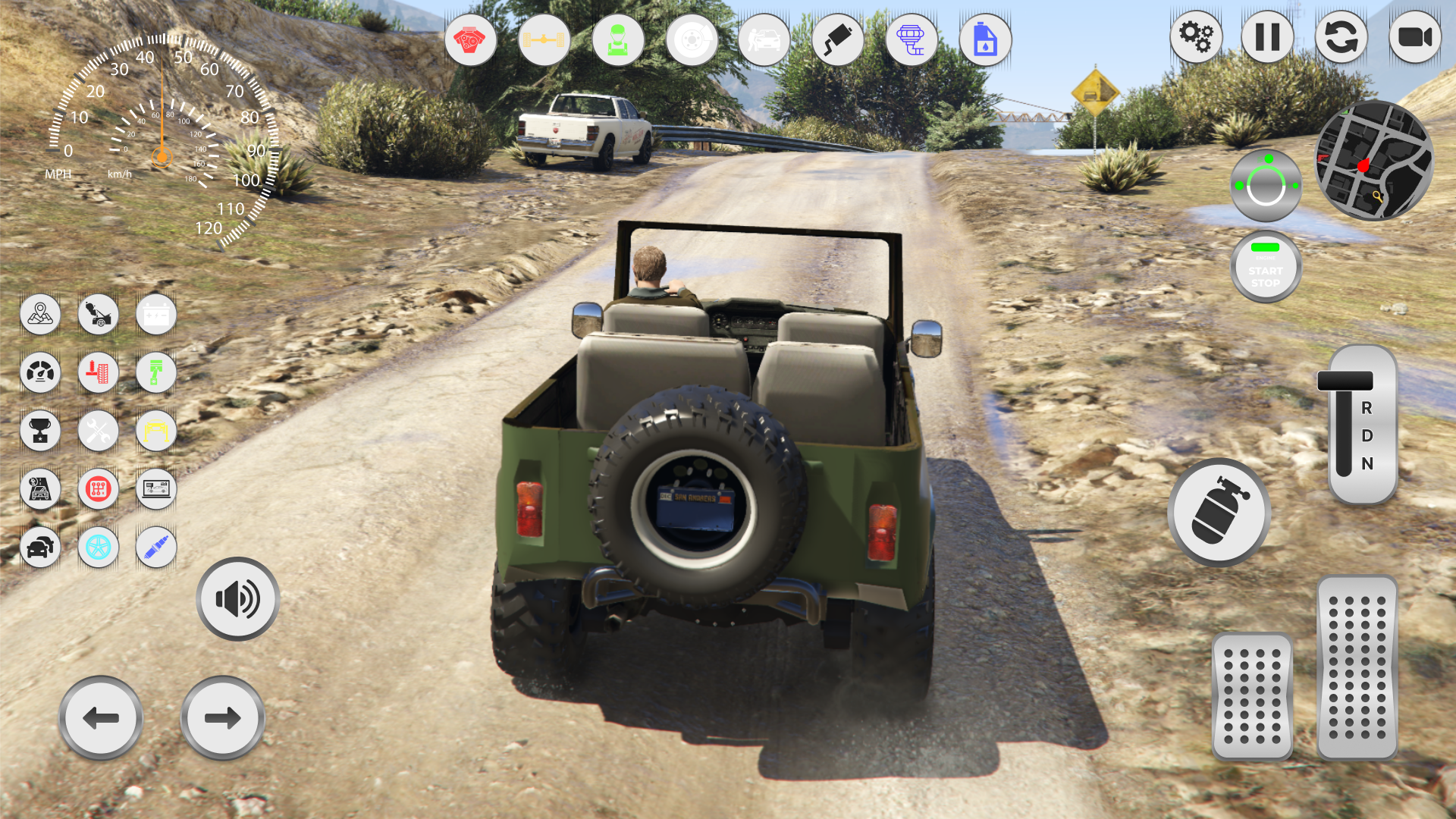Open the red engine upgrades icon
The height and width of the screenshot is (819, 1456).
470,39
